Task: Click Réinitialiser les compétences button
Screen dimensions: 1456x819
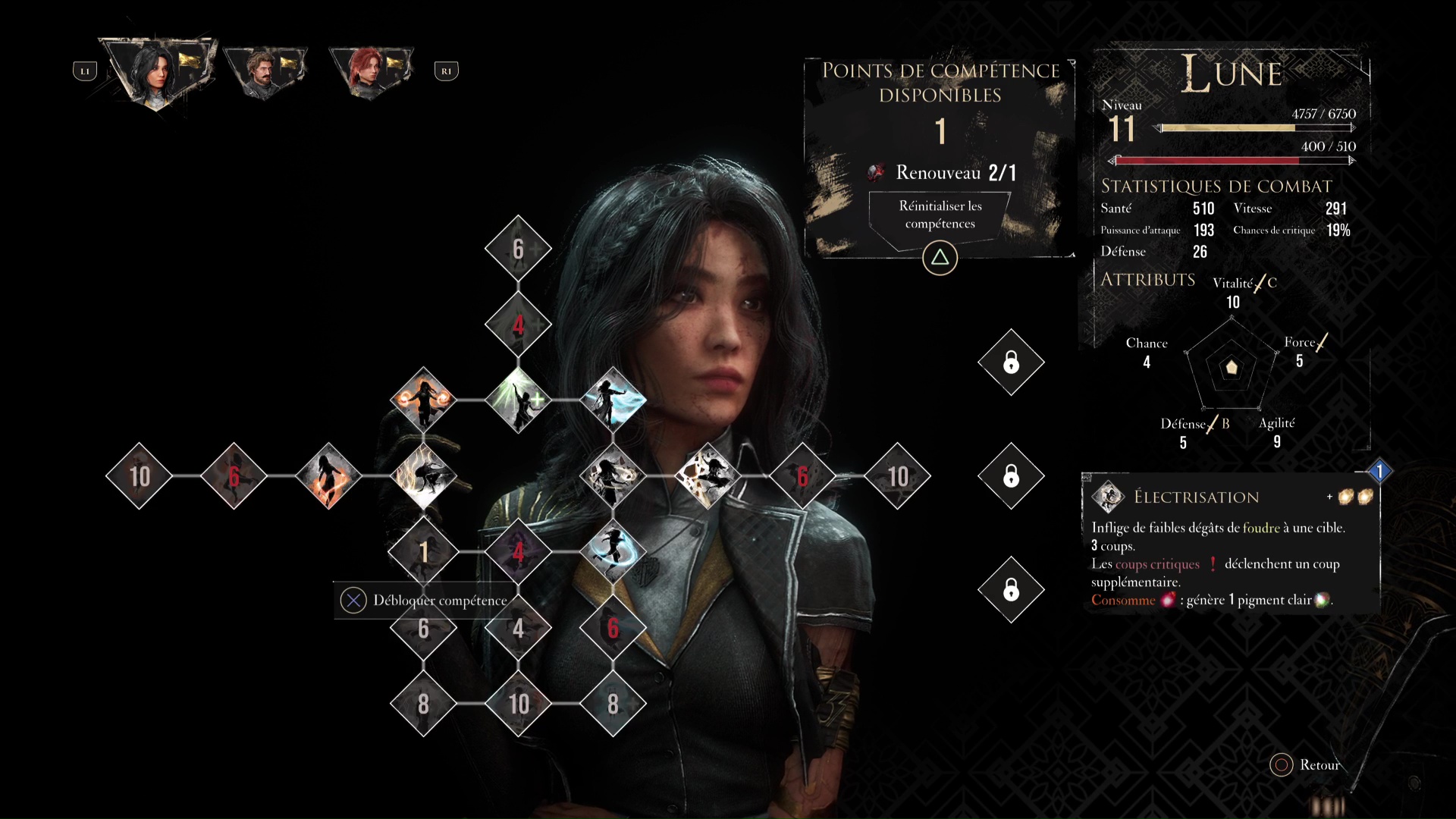Action: (940, 215)
